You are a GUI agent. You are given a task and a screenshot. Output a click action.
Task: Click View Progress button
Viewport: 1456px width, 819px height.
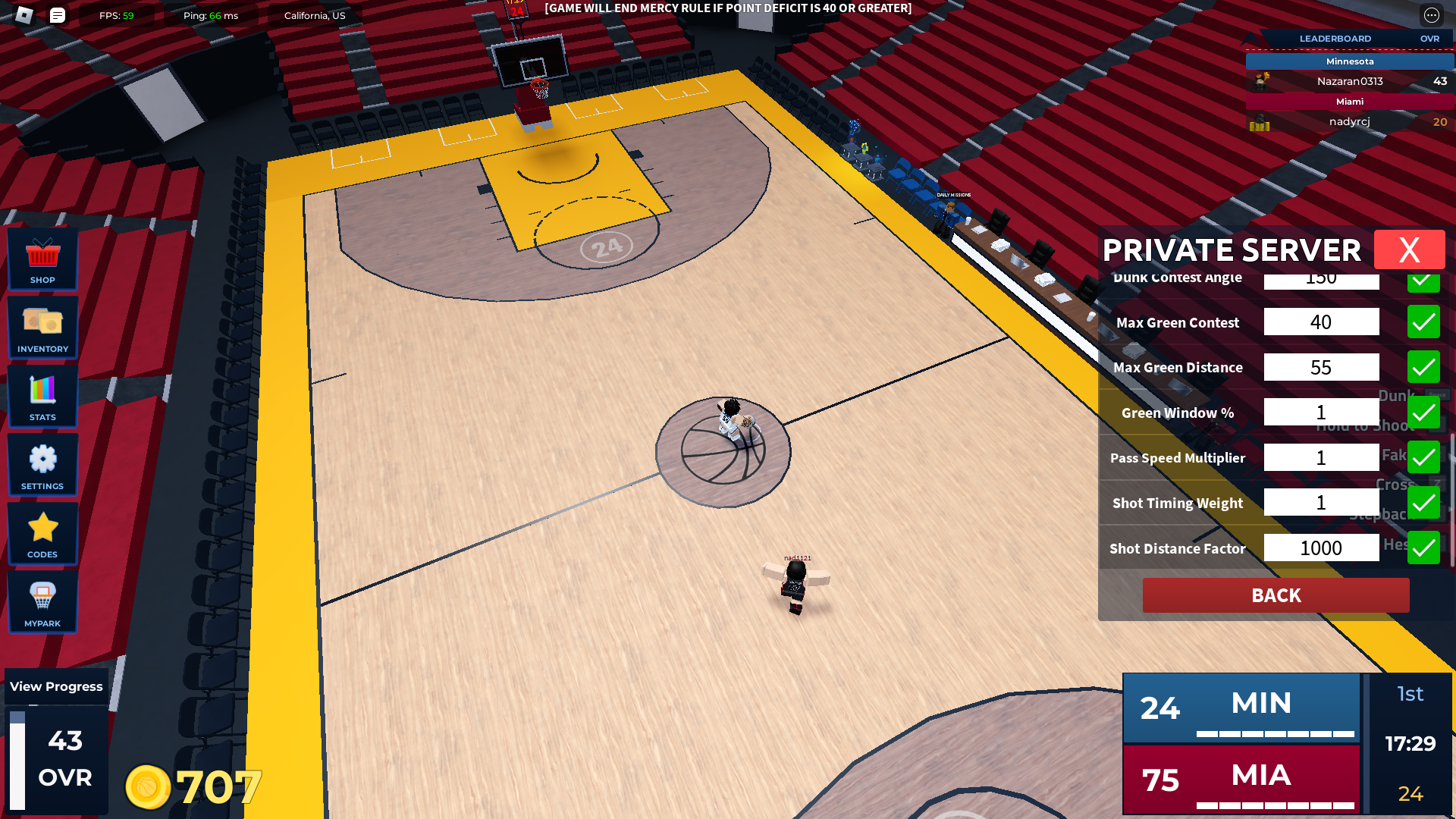[56, 686]
